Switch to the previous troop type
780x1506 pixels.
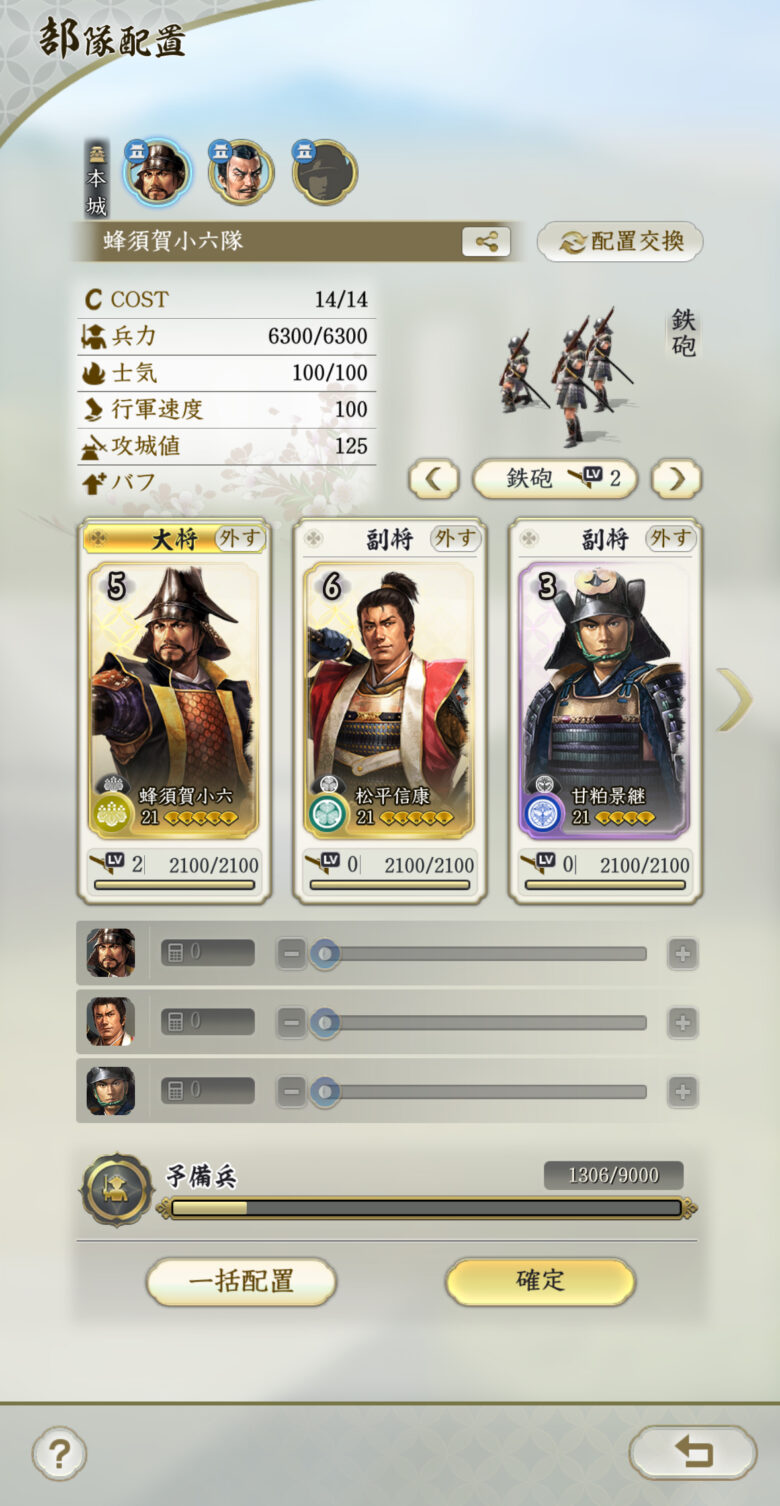tap(433, 479)
